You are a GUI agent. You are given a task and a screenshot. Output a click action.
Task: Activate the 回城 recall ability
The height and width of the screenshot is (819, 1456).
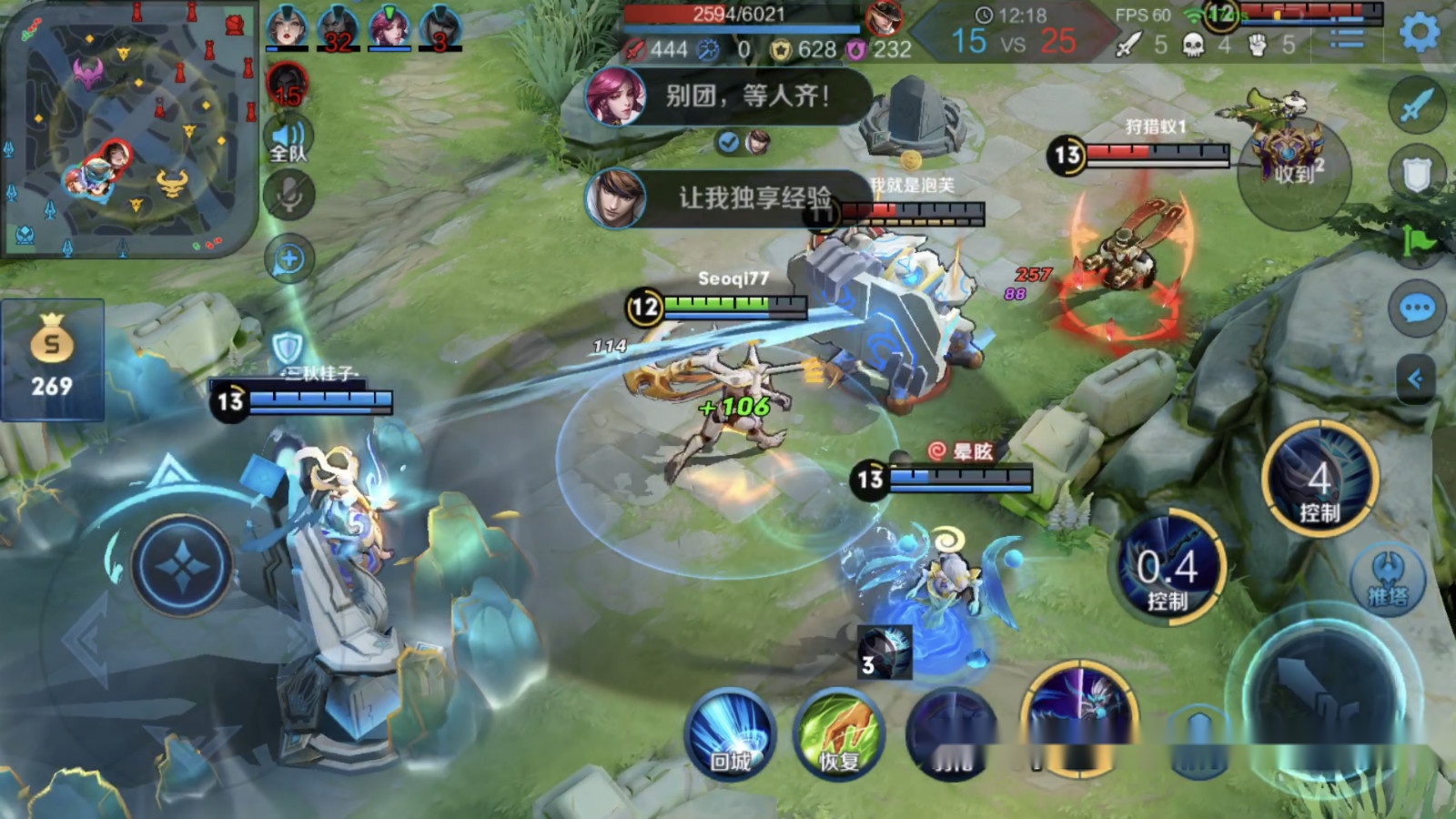[x=730, y=733]
